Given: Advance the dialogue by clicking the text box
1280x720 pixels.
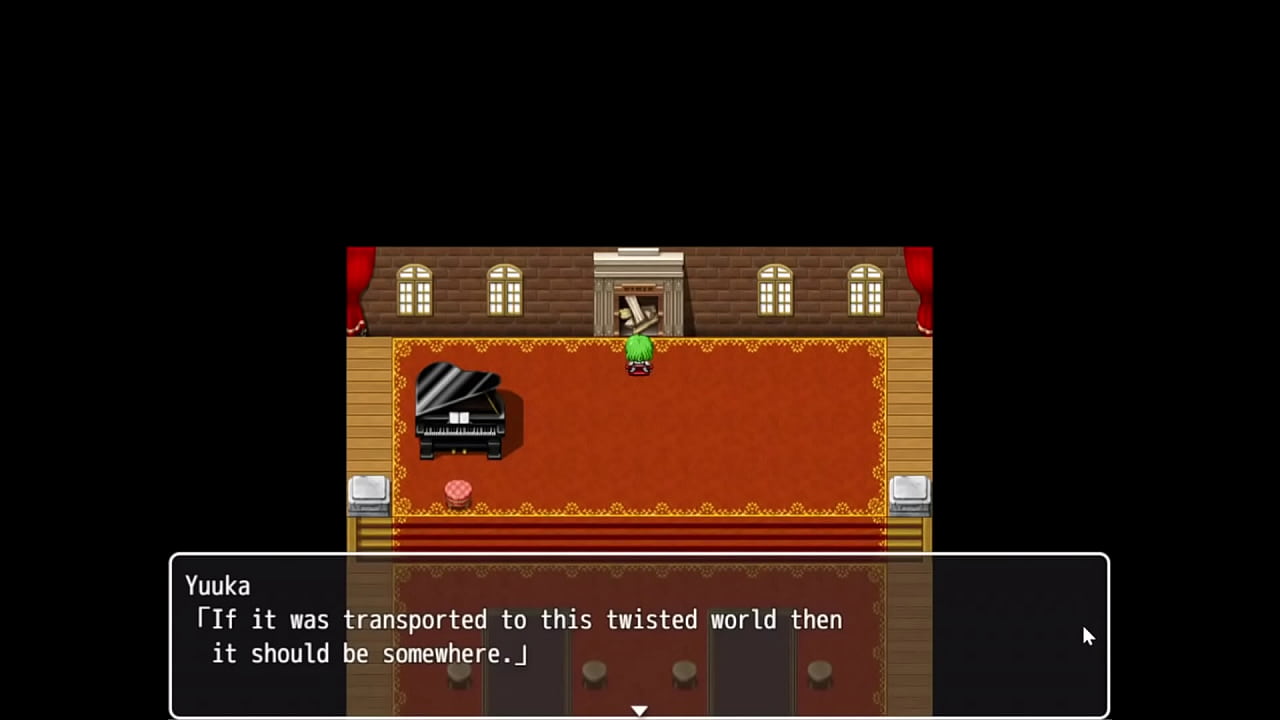Looking at the screenshot, I should pos(640,635).
